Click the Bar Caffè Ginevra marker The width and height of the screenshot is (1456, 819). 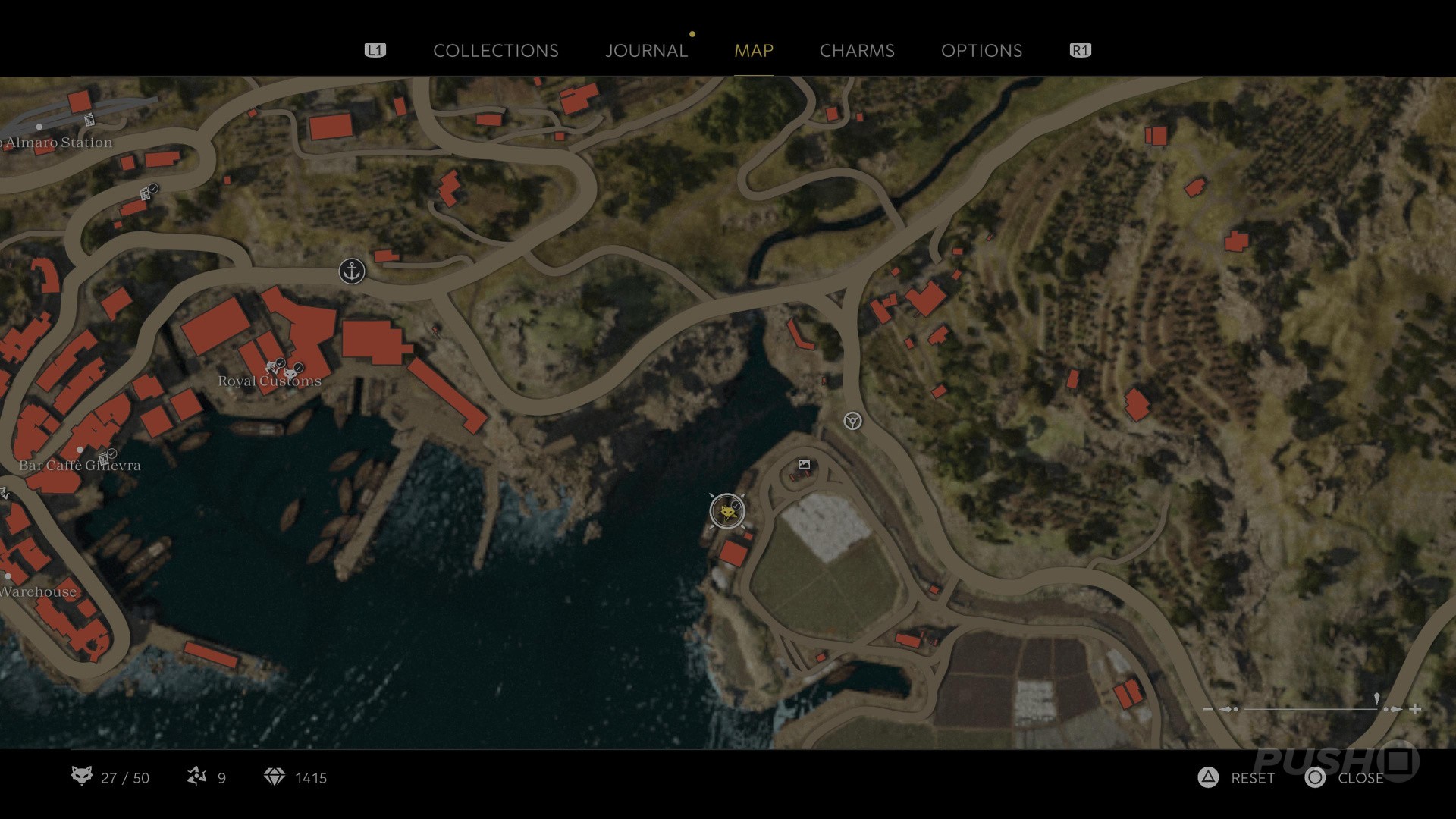(x=105, y=457)
